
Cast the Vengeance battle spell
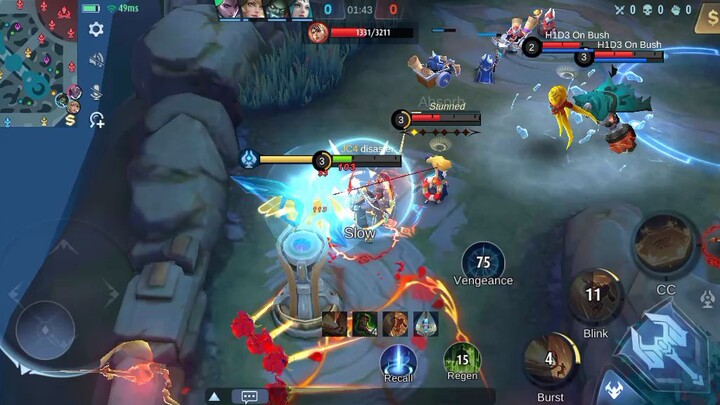click(483, 262)
